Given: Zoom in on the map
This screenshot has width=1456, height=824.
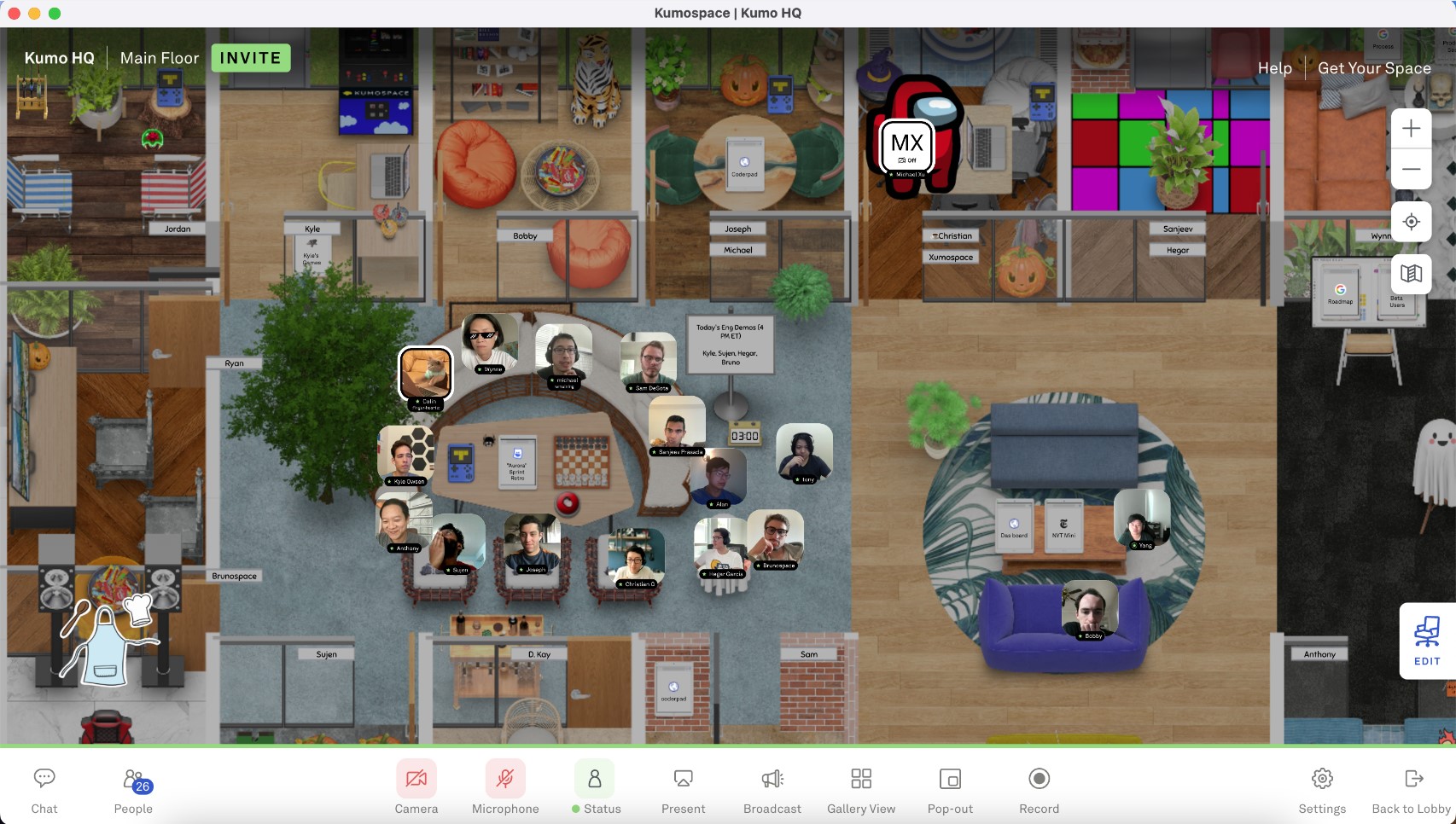Looking at the screenshot, I should [x=1411, y=128].
